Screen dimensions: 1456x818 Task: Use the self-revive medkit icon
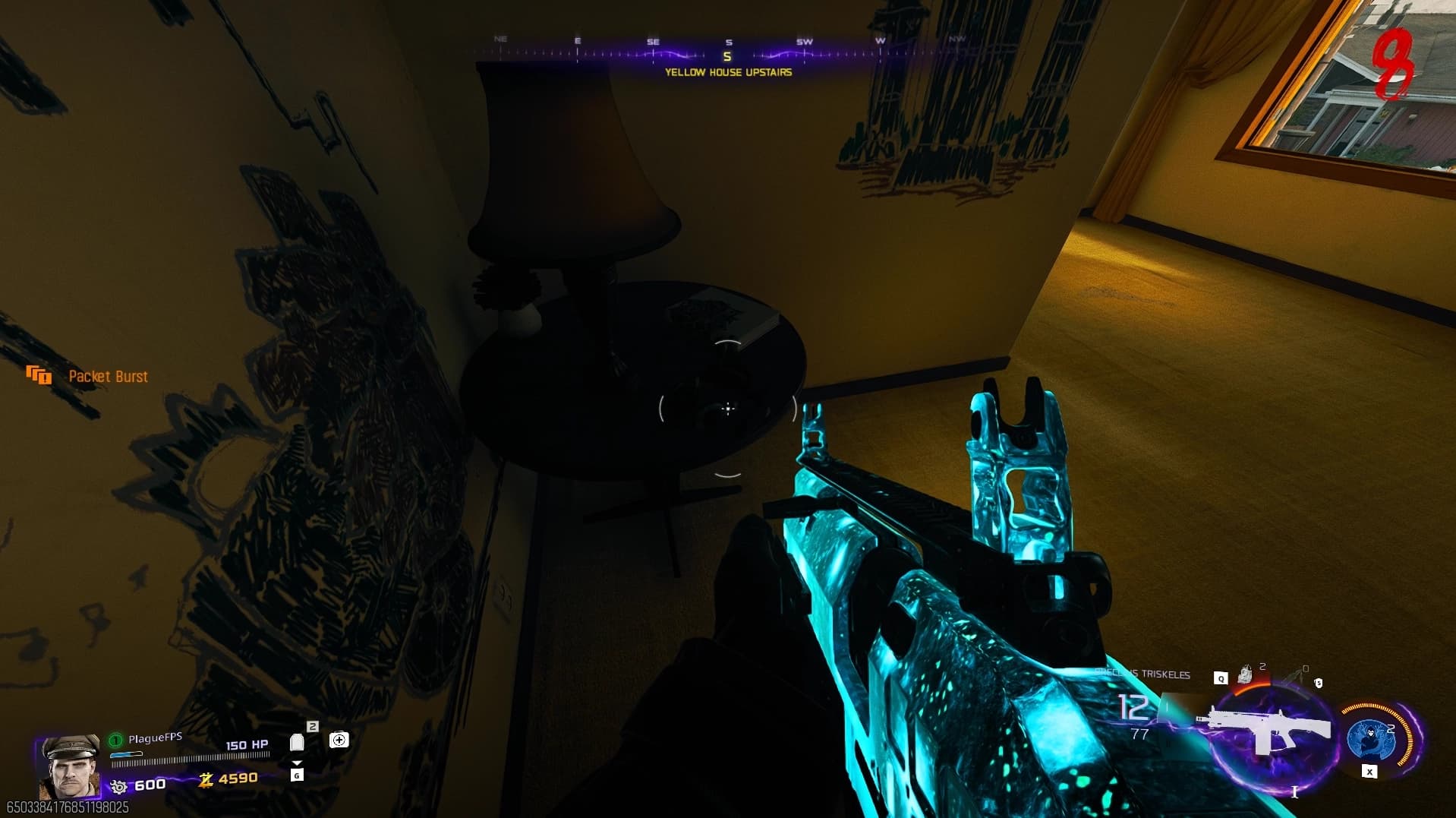click(x=339, y=740)
